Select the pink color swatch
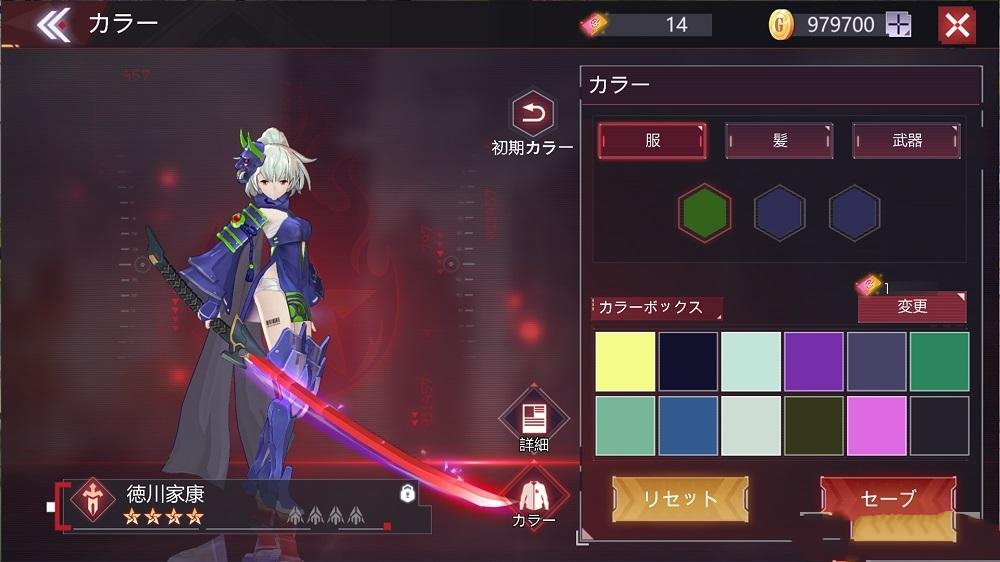Viewport: 1000px width, 562px height. click(876, 426)
